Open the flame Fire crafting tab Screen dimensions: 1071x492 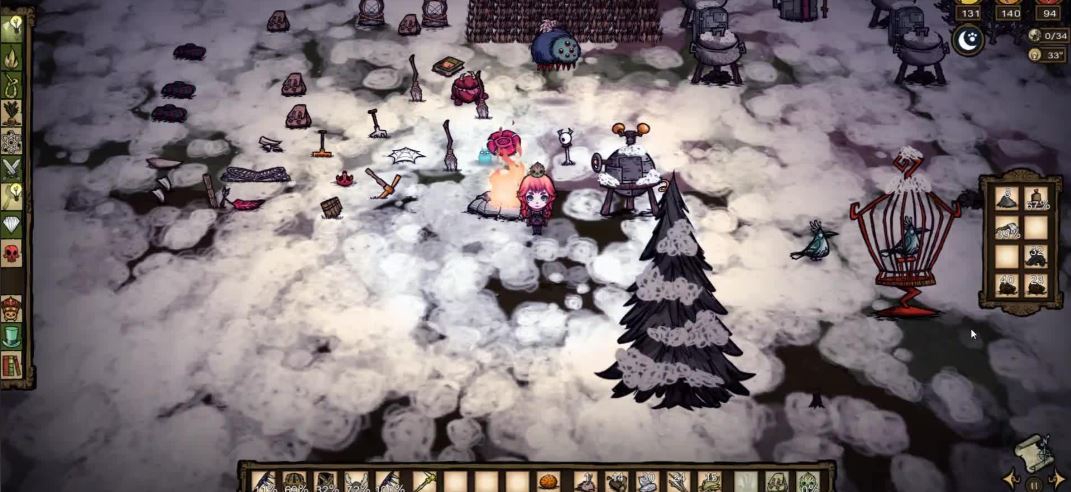(14, 57)
